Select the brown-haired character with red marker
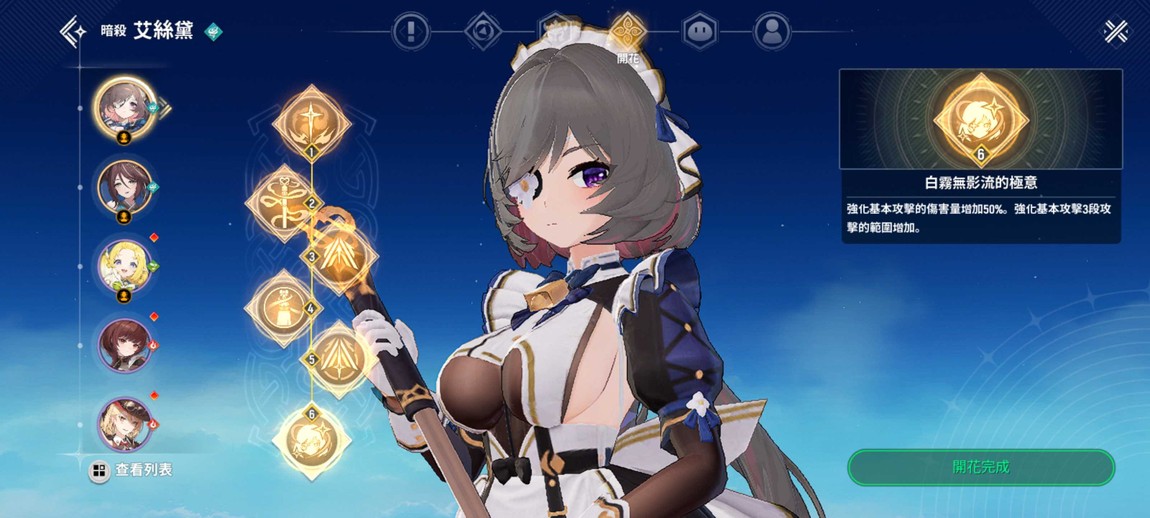Screen dimensions: 1150x518 [124, 346]
